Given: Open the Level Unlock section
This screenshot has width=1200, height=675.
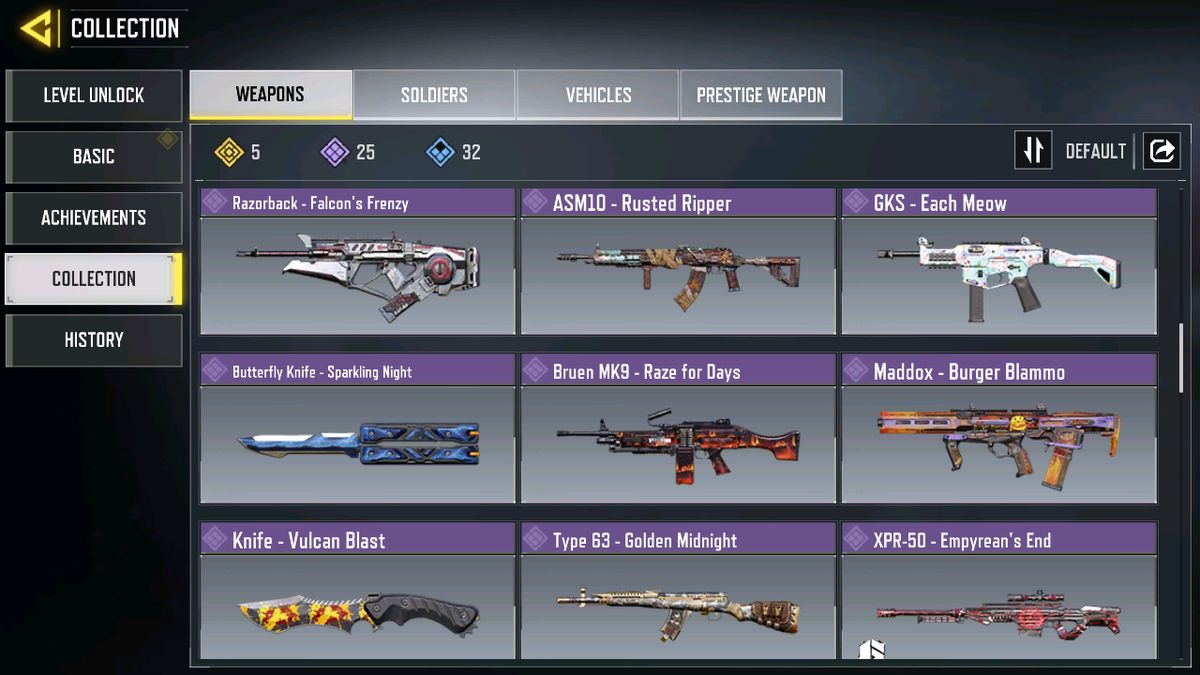Looking at the screenshot, I should pos(93,96).
